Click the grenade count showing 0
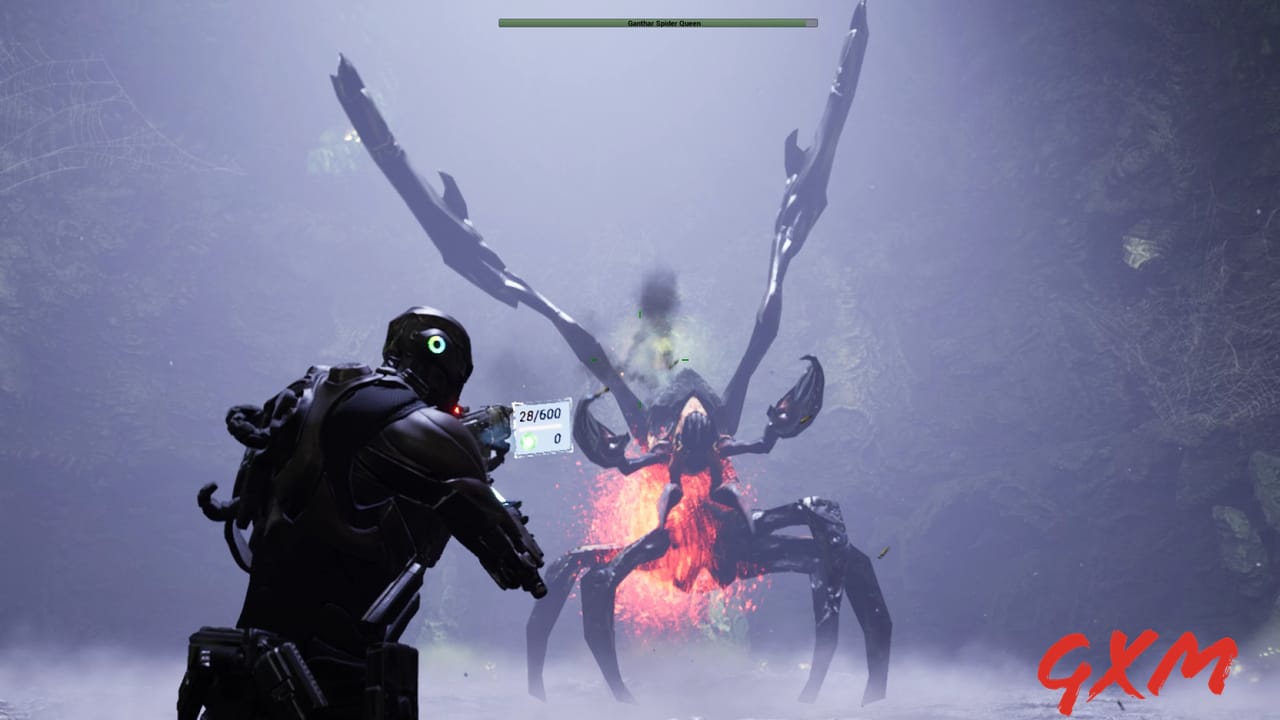Image resolution: width=1280 pixels, height=720 pixels. tap(557, 438)
